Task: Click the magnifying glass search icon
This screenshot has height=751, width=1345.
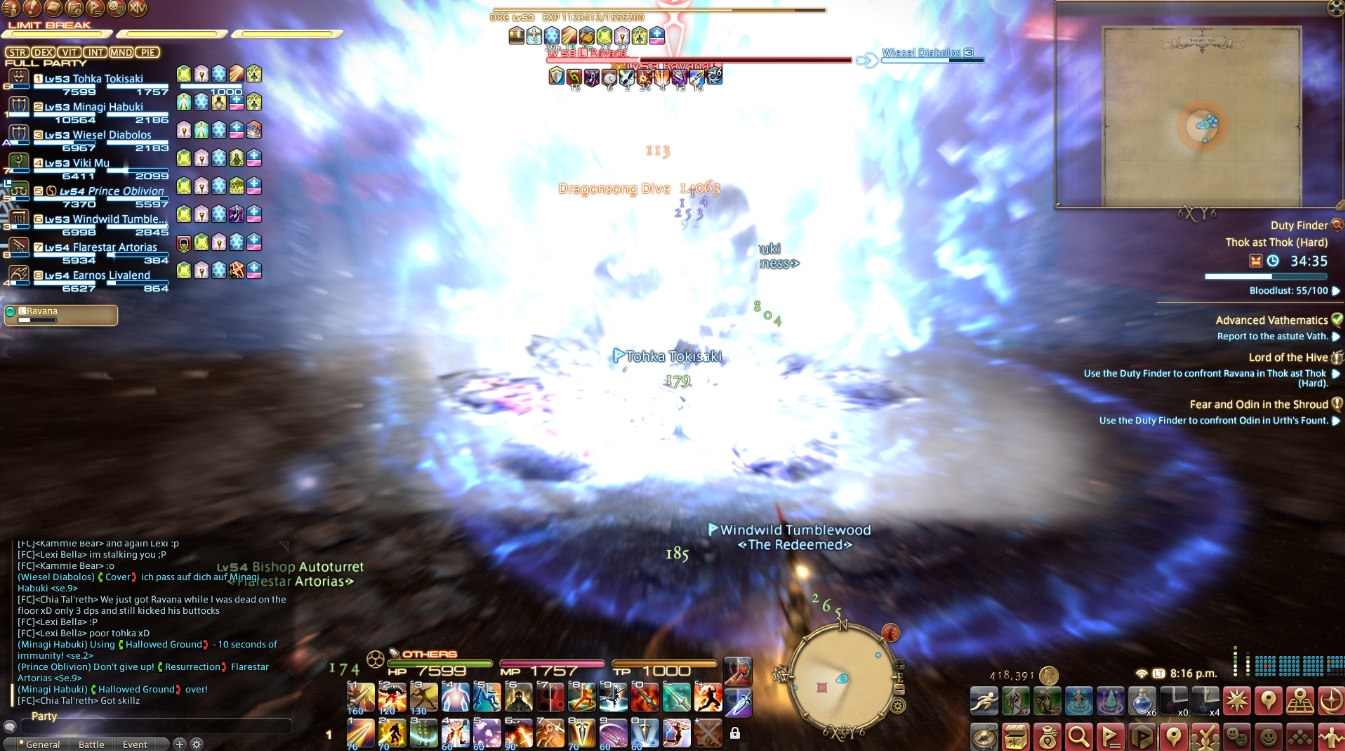Action: point(1080,736)
